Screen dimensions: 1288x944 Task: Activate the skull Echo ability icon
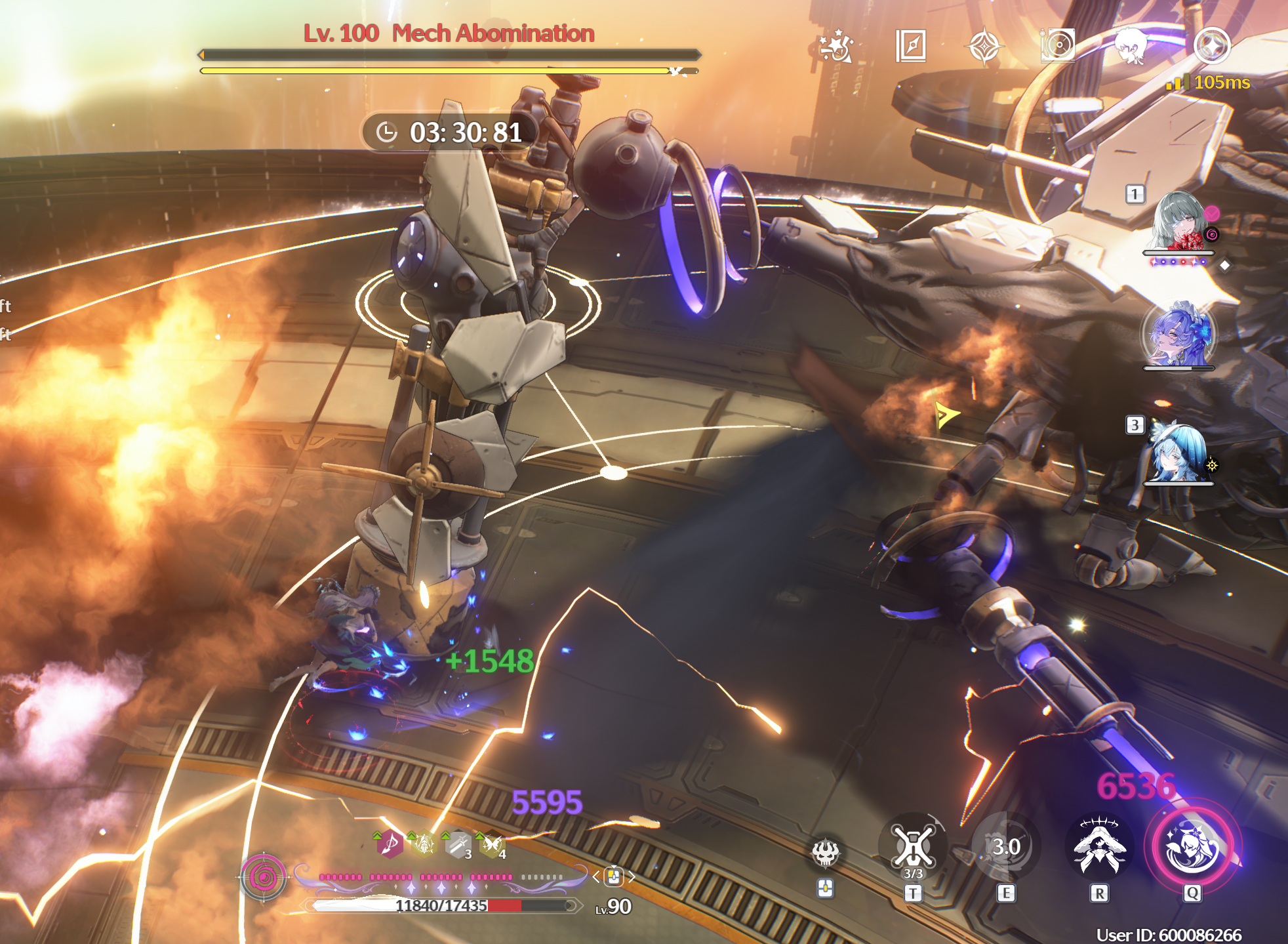[x=825, y=853]
